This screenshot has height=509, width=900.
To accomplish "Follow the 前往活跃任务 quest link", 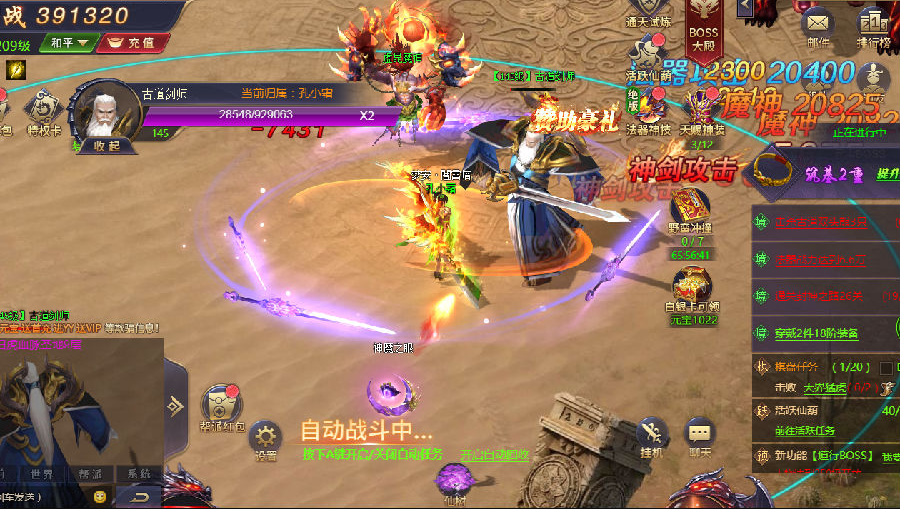I will click(x=805, y=431).
